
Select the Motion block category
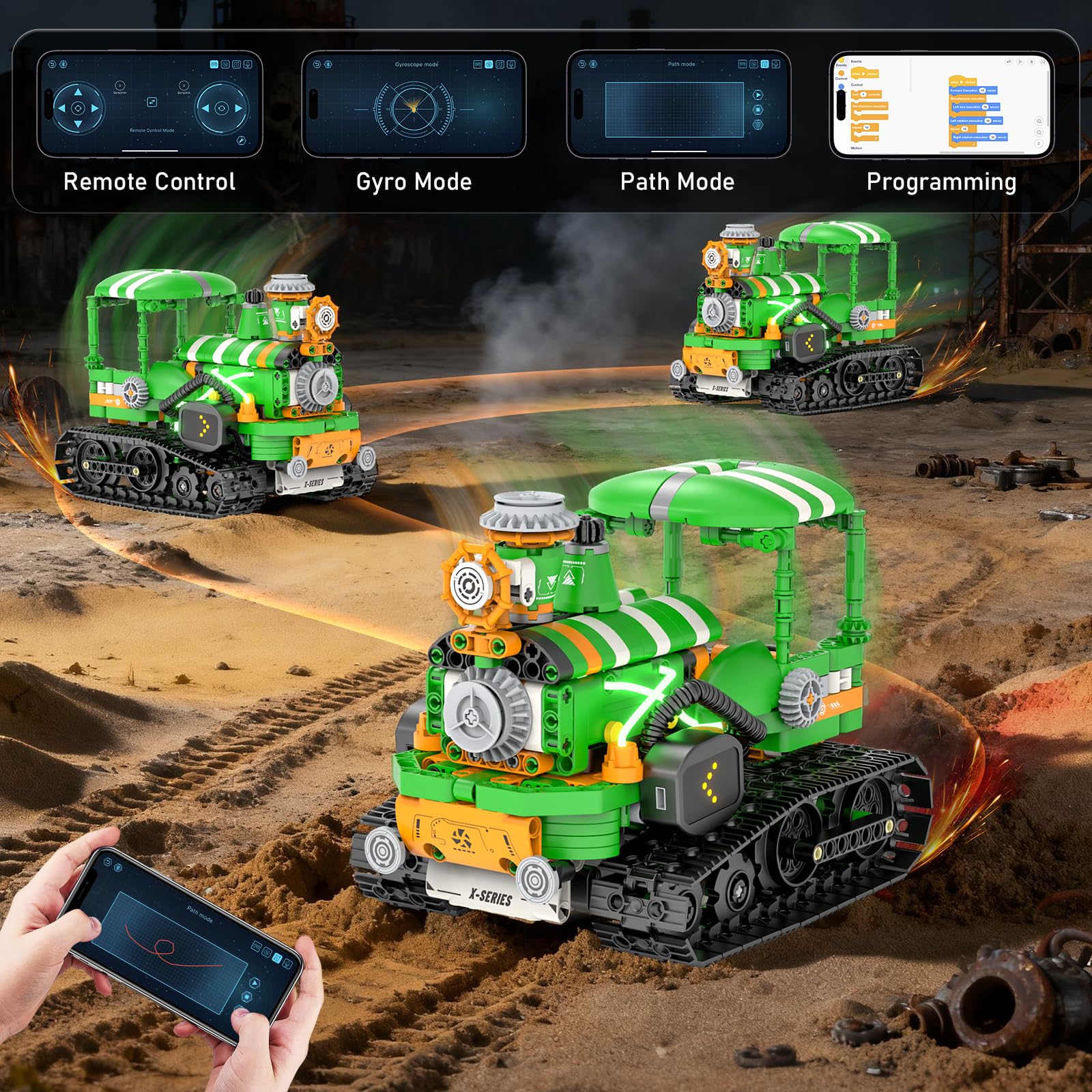point(842,87)
